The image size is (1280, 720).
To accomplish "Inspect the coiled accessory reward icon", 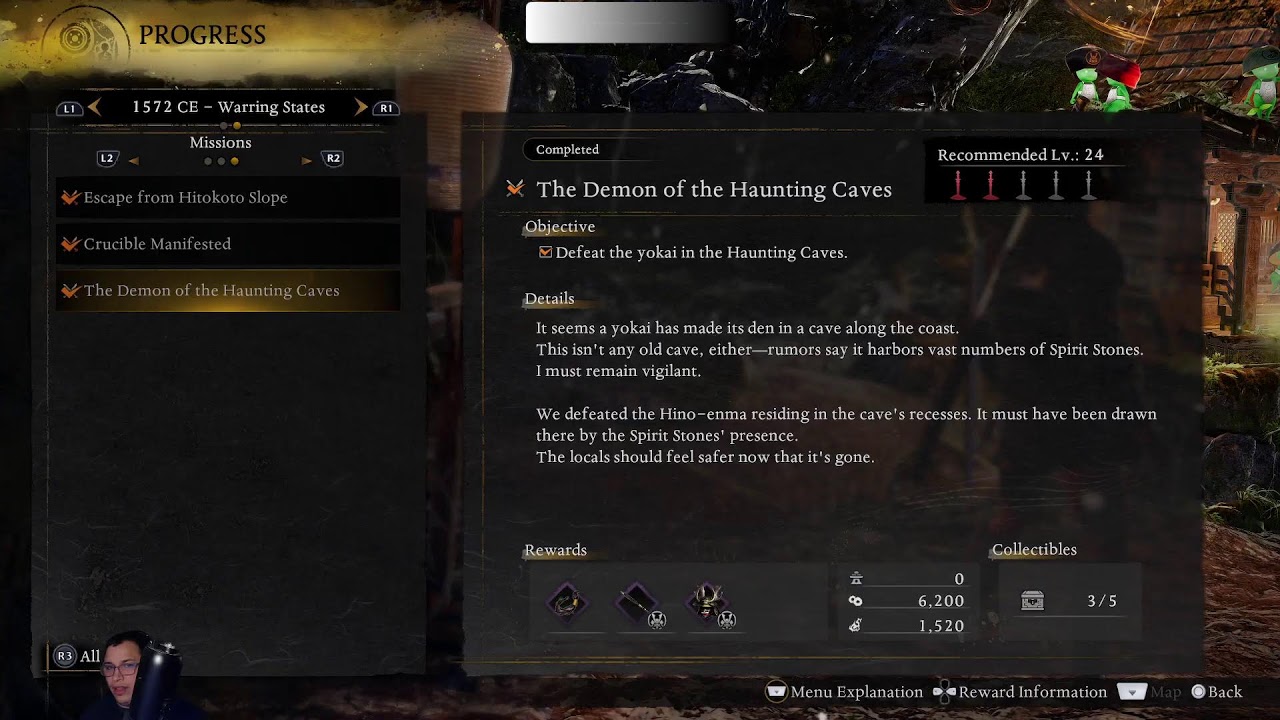I will pyautogui.click(x=567, y=602).
